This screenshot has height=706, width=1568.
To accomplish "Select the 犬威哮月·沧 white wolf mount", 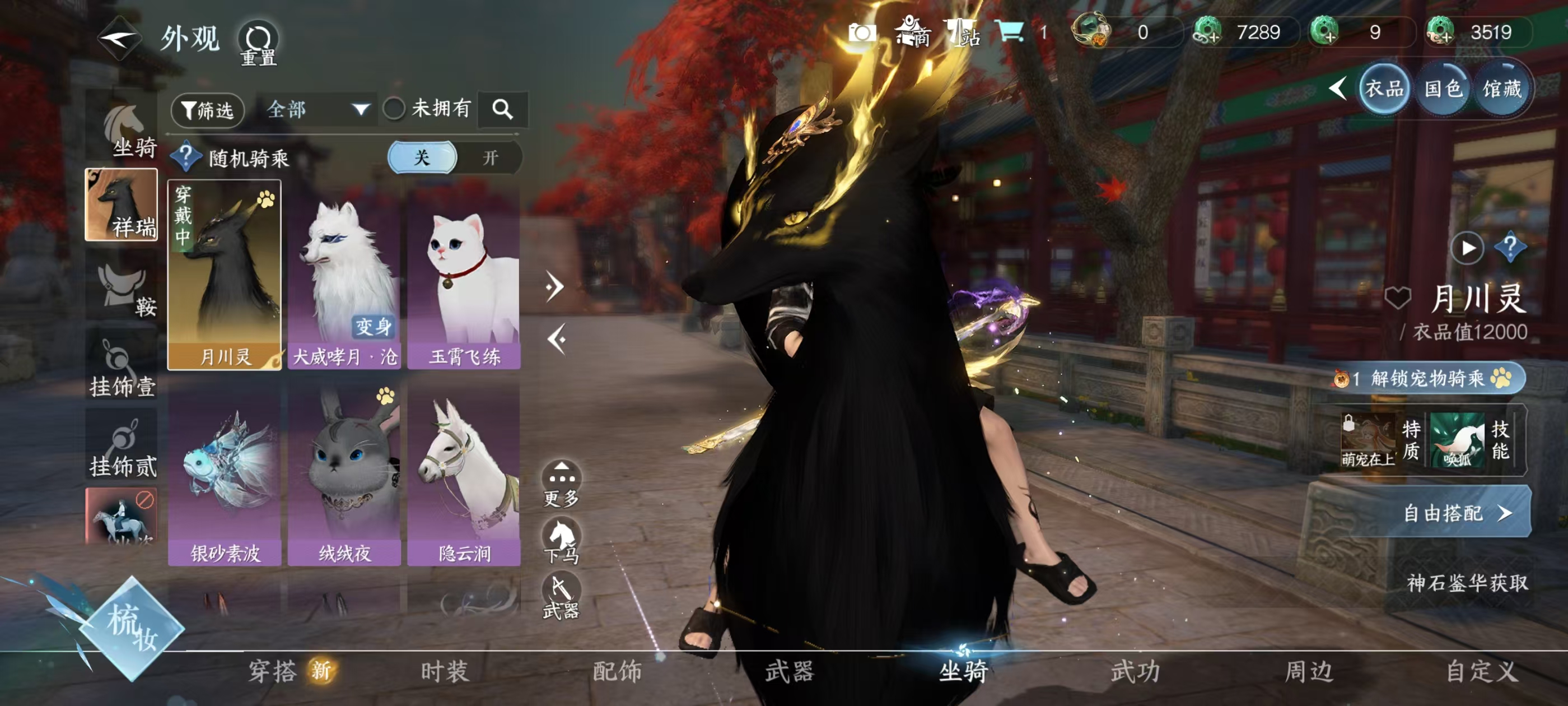I will [344, 275].
